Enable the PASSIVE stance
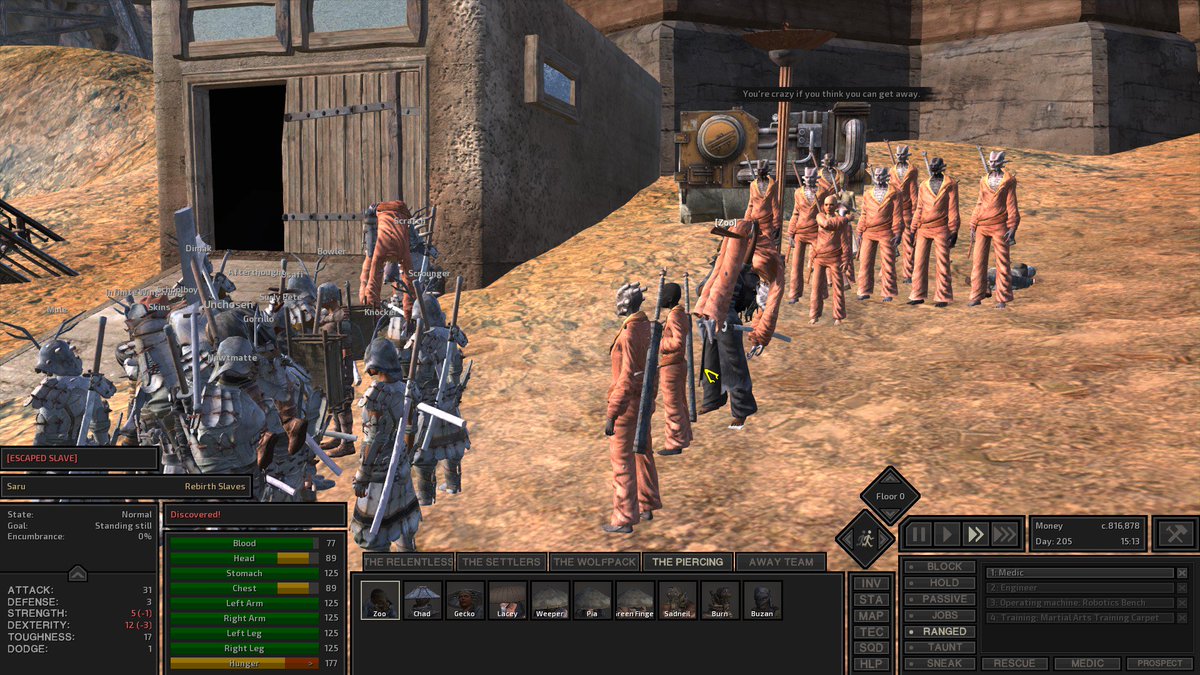This screenshot has width=1200, height=675. [x=939, y=599]
